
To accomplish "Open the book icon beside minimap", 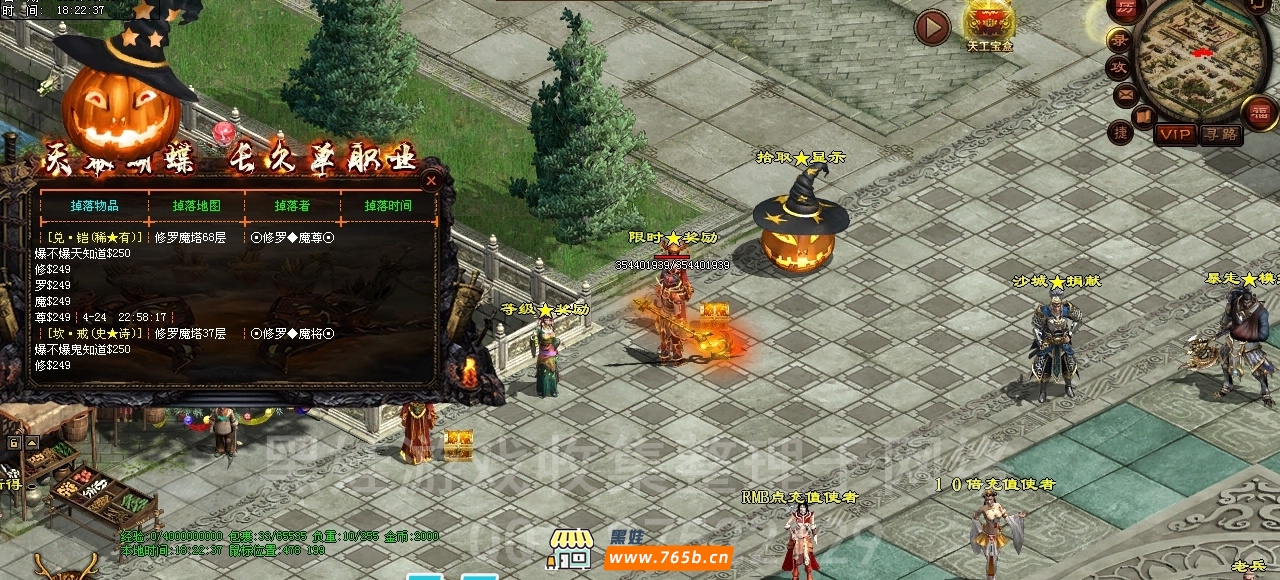I will 1144,117.
